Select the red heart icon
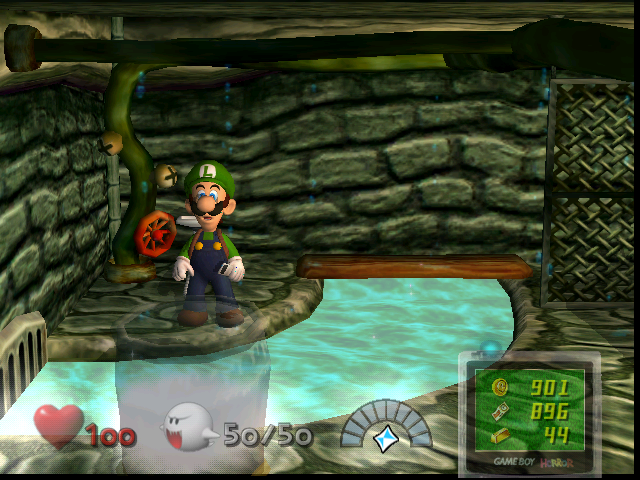 click(x=59, y=426)
